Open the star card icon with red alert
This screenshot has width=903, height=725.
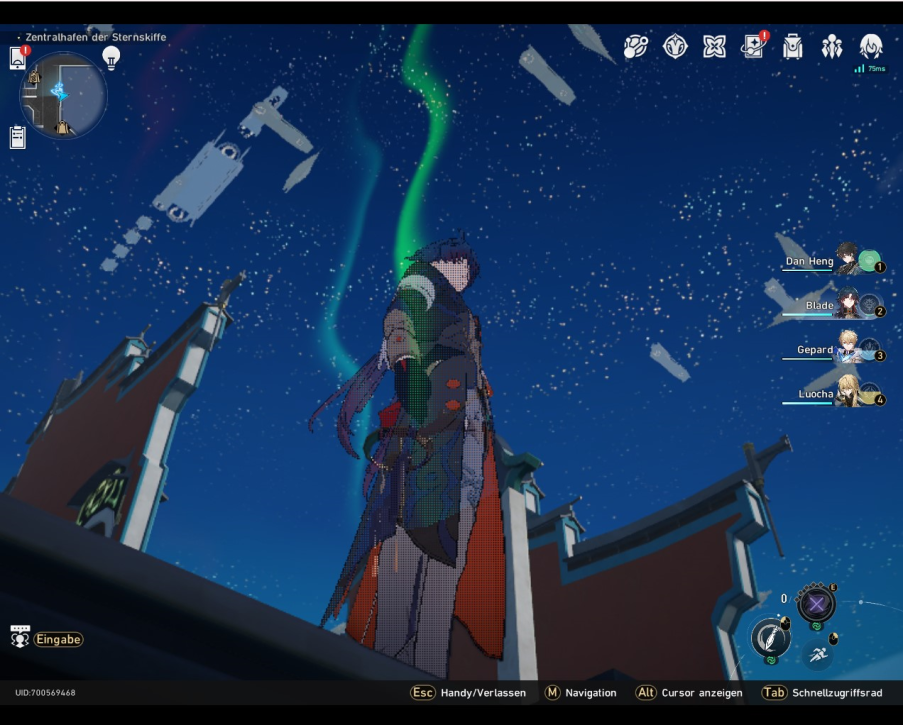click(x=753, y=47)
